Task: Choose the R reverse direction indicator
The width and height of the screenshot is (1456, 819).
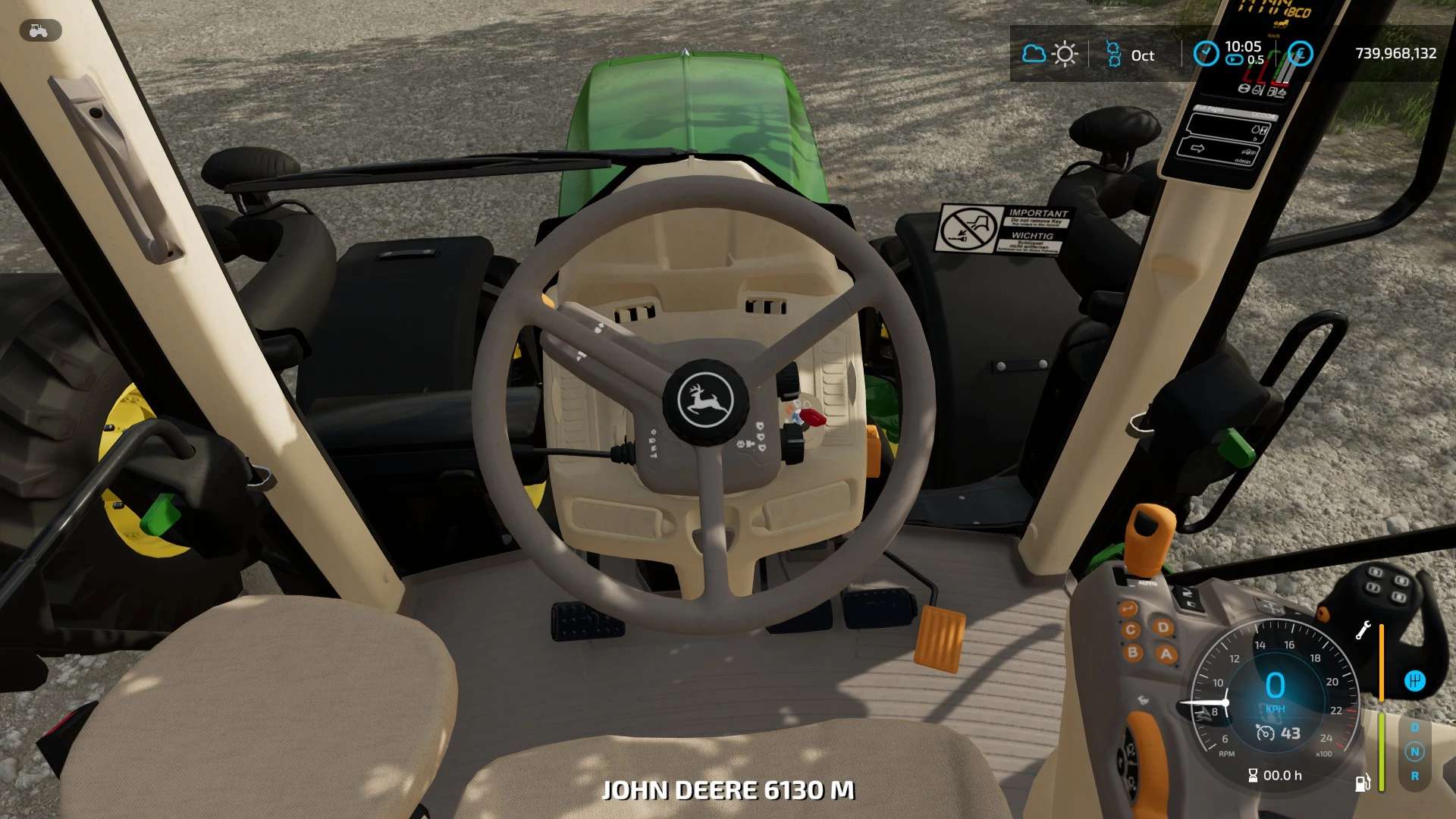Action: (1414, 776)
